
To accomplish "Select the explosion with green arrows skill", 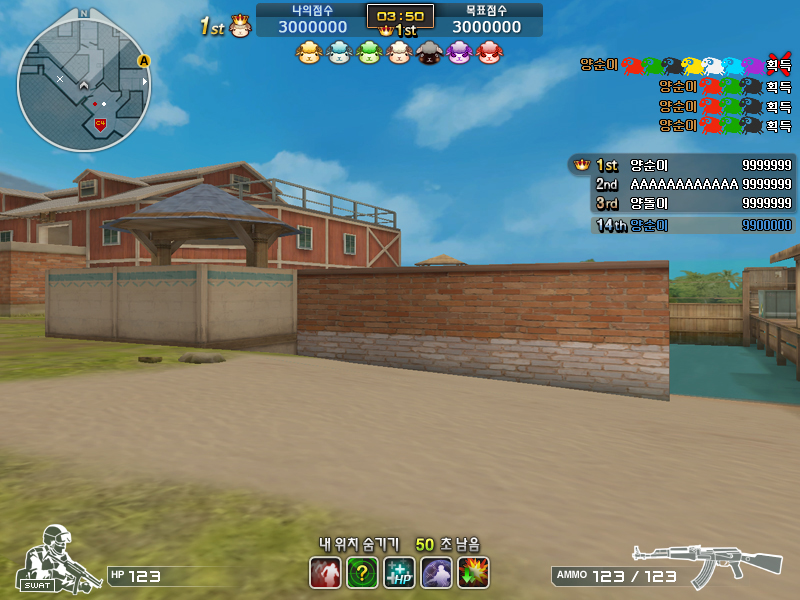I will tap(473, 573).
